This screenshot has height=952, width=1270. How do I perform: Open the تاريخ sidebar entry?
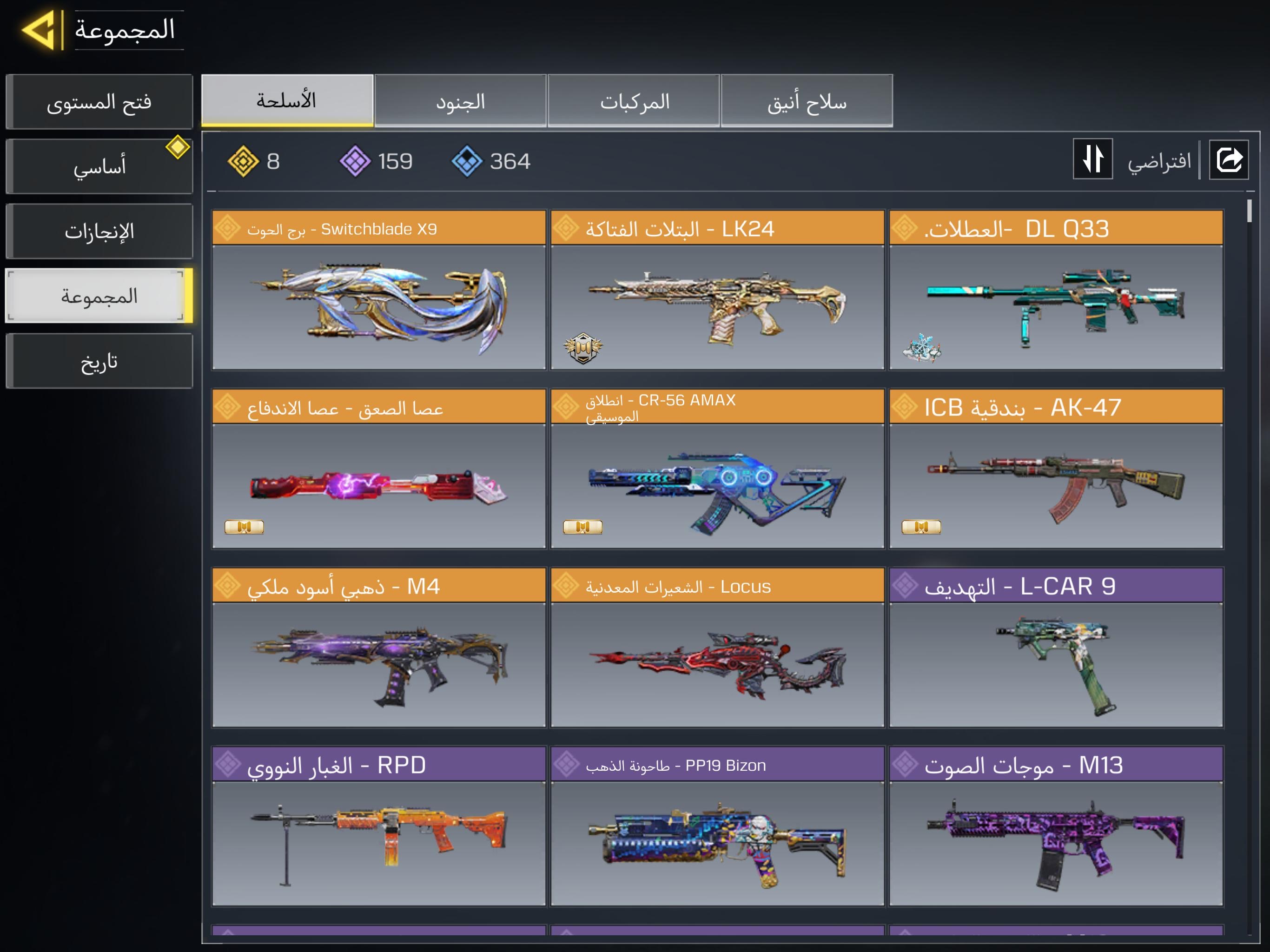(x=99, y=361)
